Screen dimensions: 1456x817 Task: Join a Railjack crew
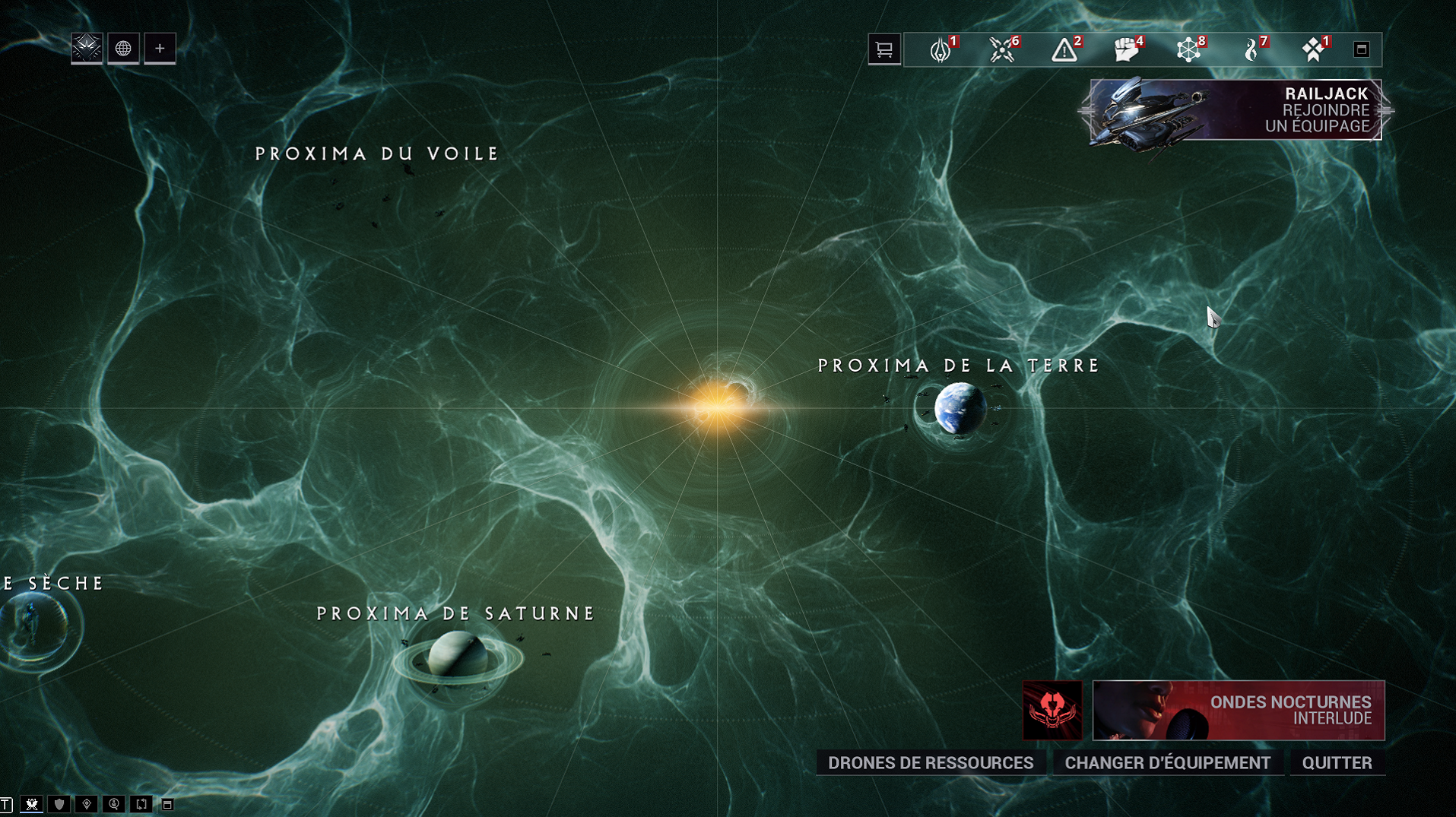click(1236, 110)
